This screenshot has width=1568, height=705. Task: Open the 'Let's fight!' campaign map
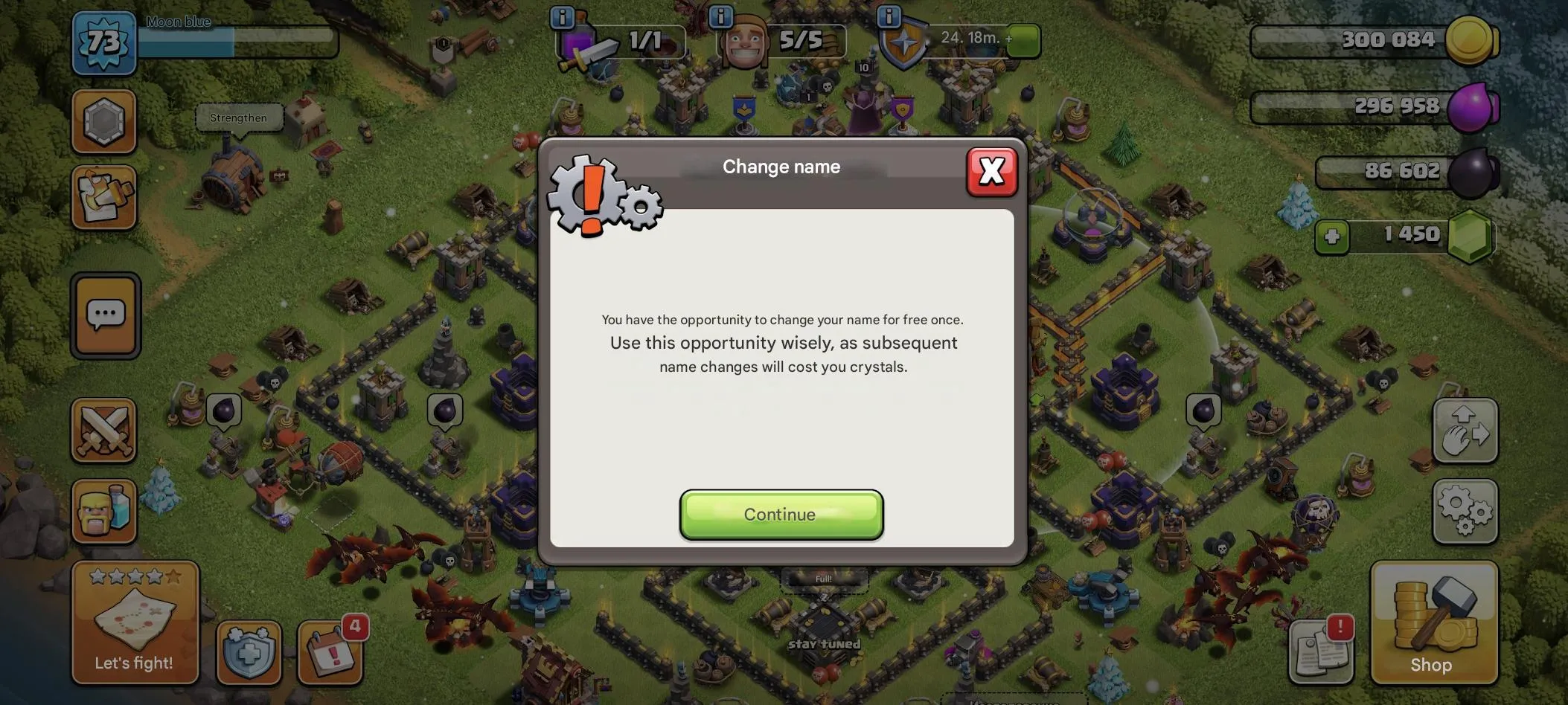tap(135, 623)
